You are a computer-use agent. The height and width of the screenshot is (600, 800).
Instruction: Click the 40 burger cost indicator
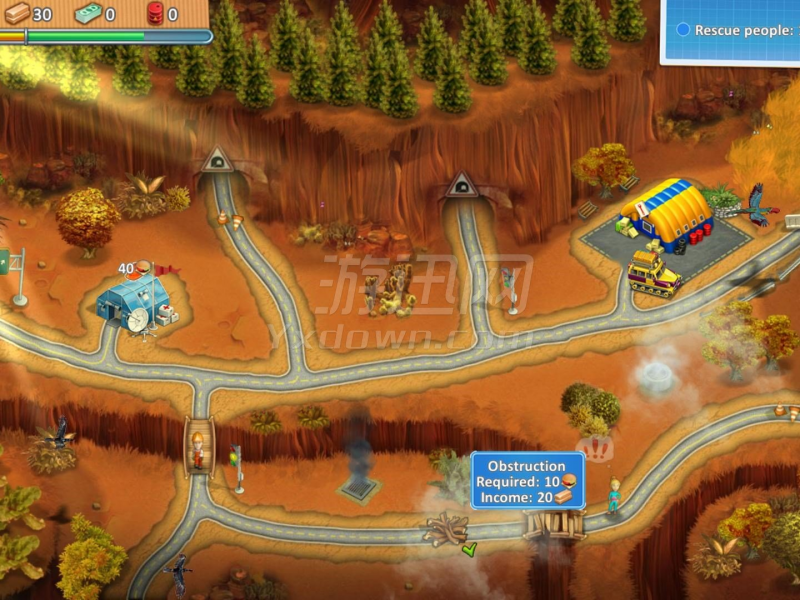[x=134, y=268]
